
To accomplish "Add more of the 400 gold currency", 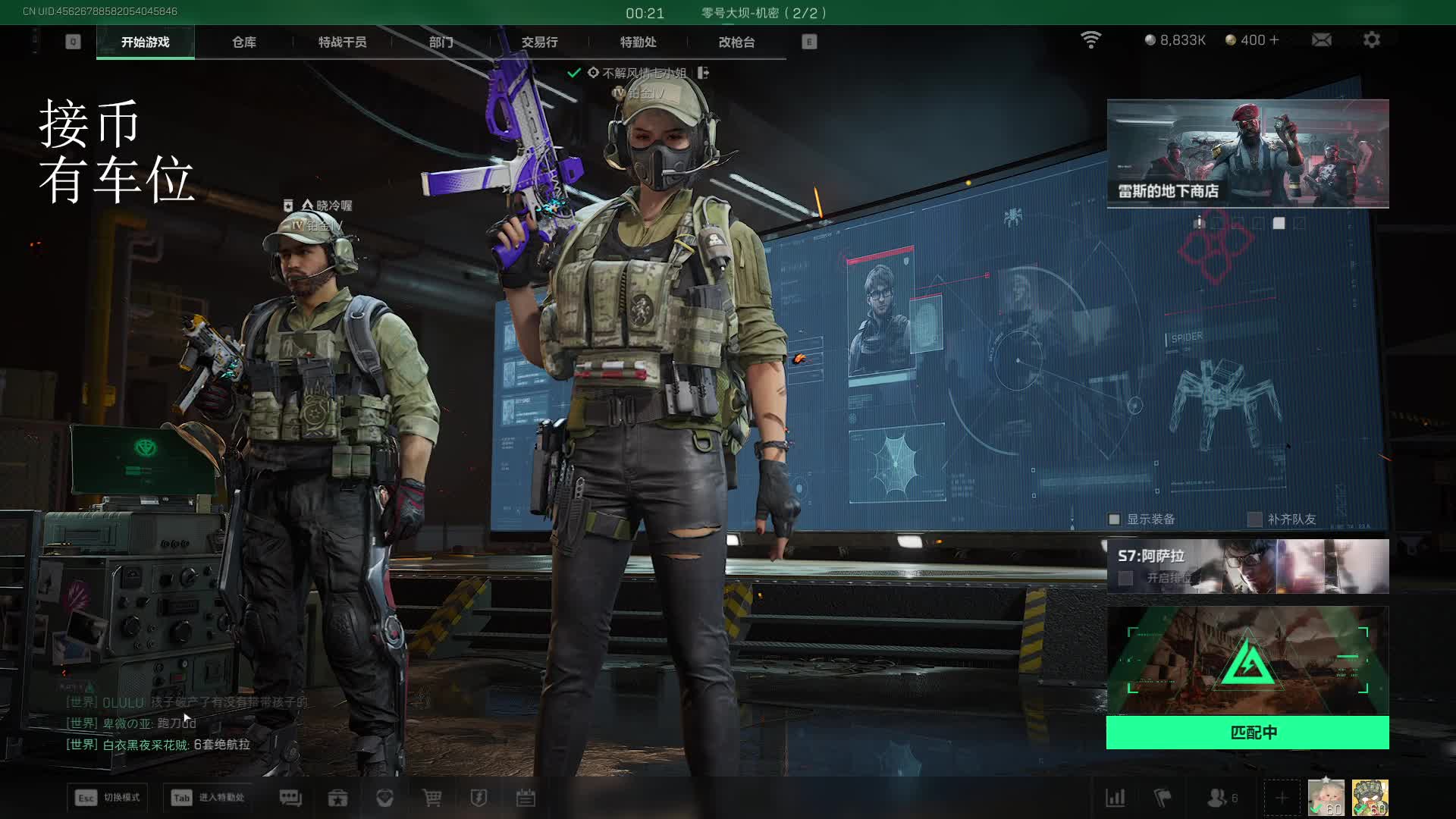I will [x=1274, y=40].
